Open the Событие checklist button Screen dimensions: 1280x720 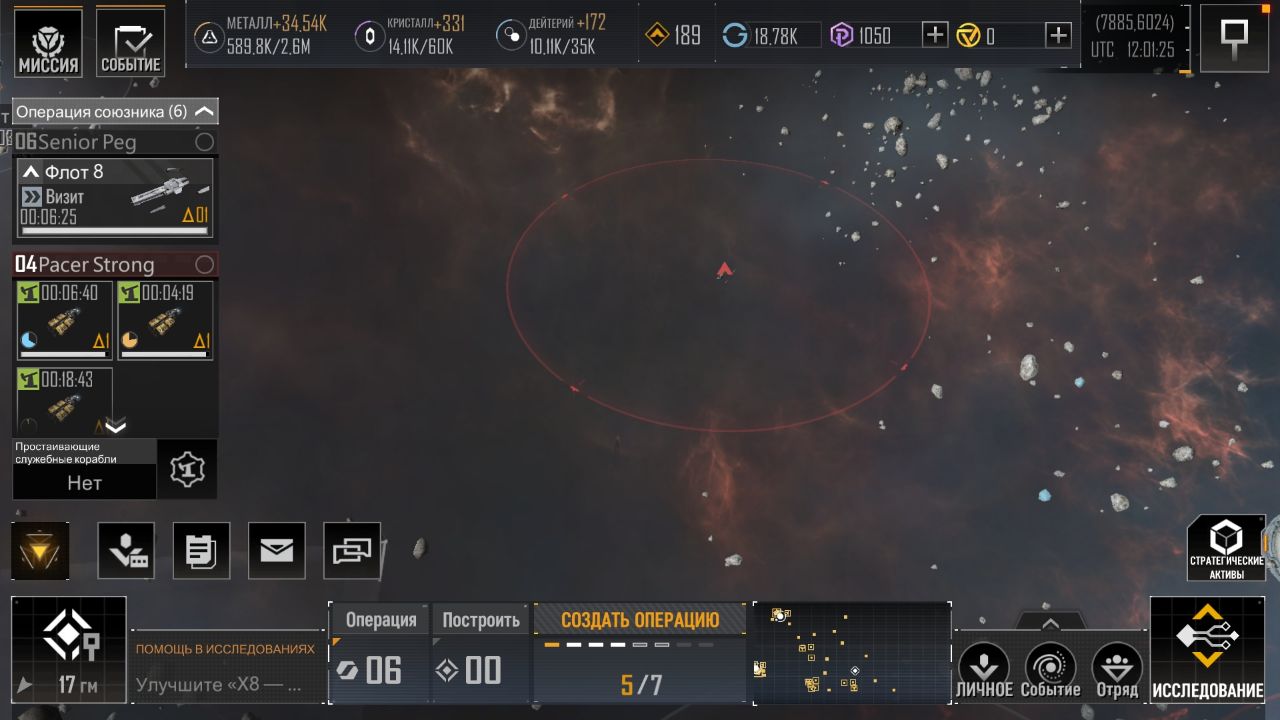(x=131, y=43)
